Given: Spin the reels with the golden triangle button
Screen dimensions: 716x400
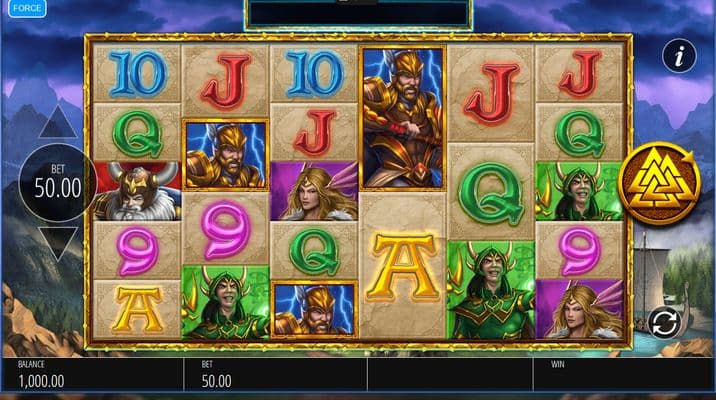Looking at the screenshot, I should (x=657, y=181).
